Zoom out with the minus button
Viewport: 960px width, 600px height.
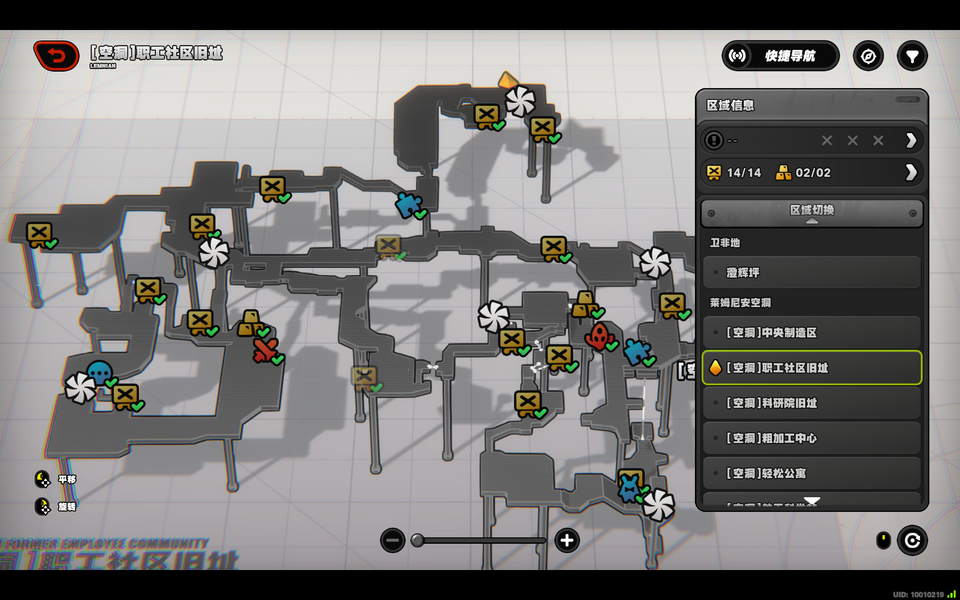393,541
